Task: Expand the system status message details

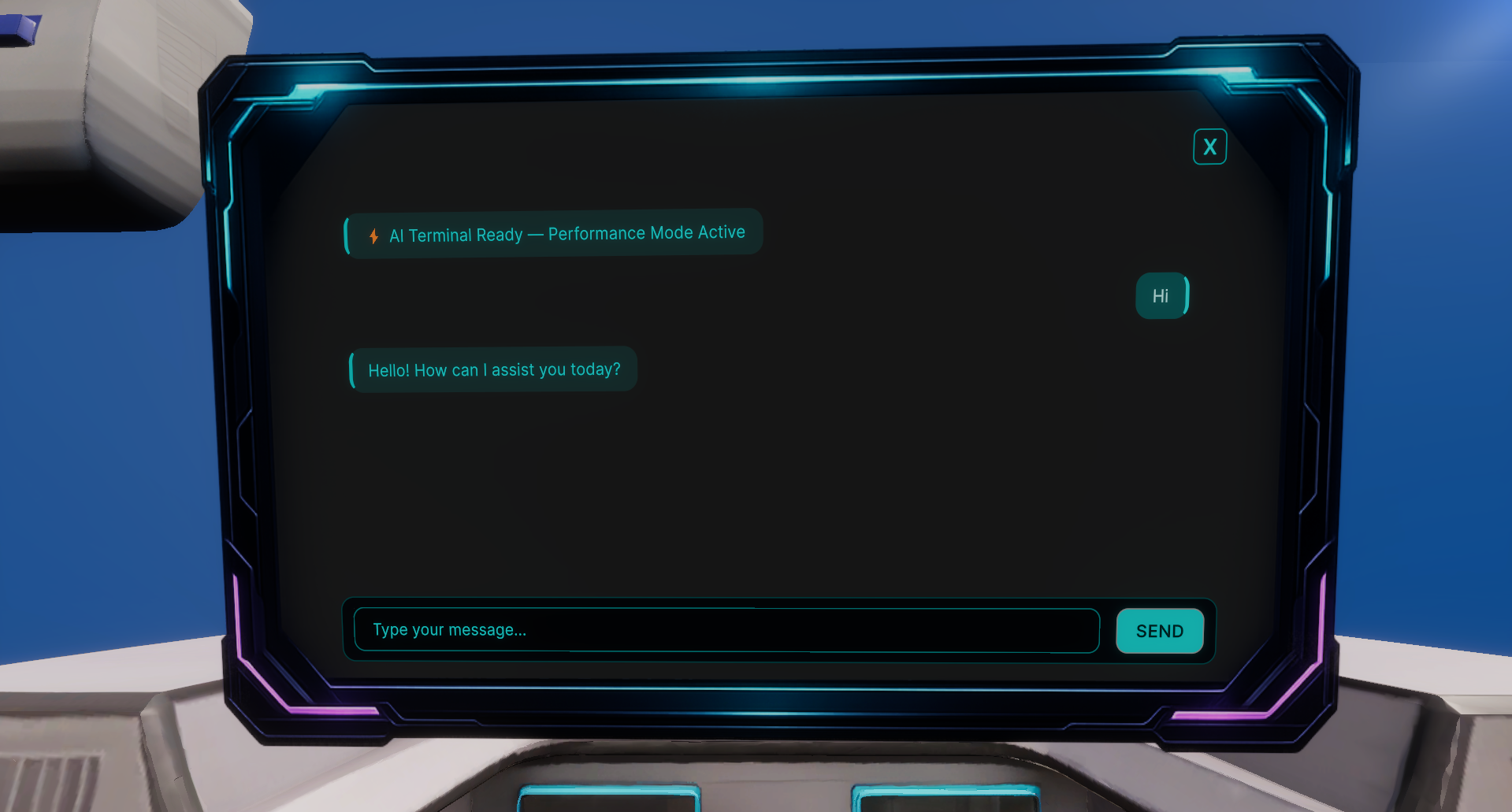Action: coord(552,232)
